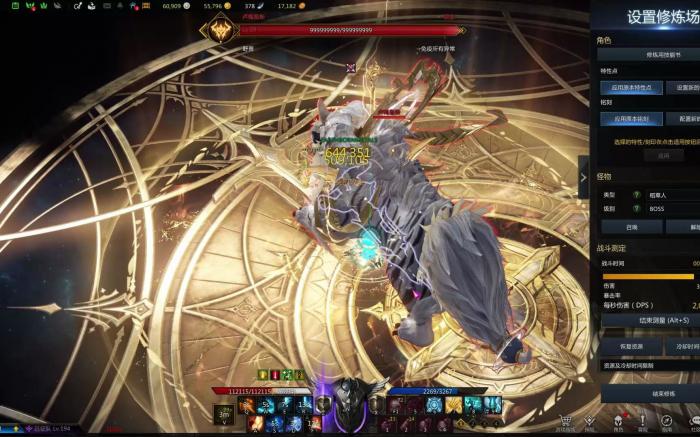Screen dimensions: 700x437
Task: Click the 冷却时间 cooldown reset button
Action: [x=682, y=346]
